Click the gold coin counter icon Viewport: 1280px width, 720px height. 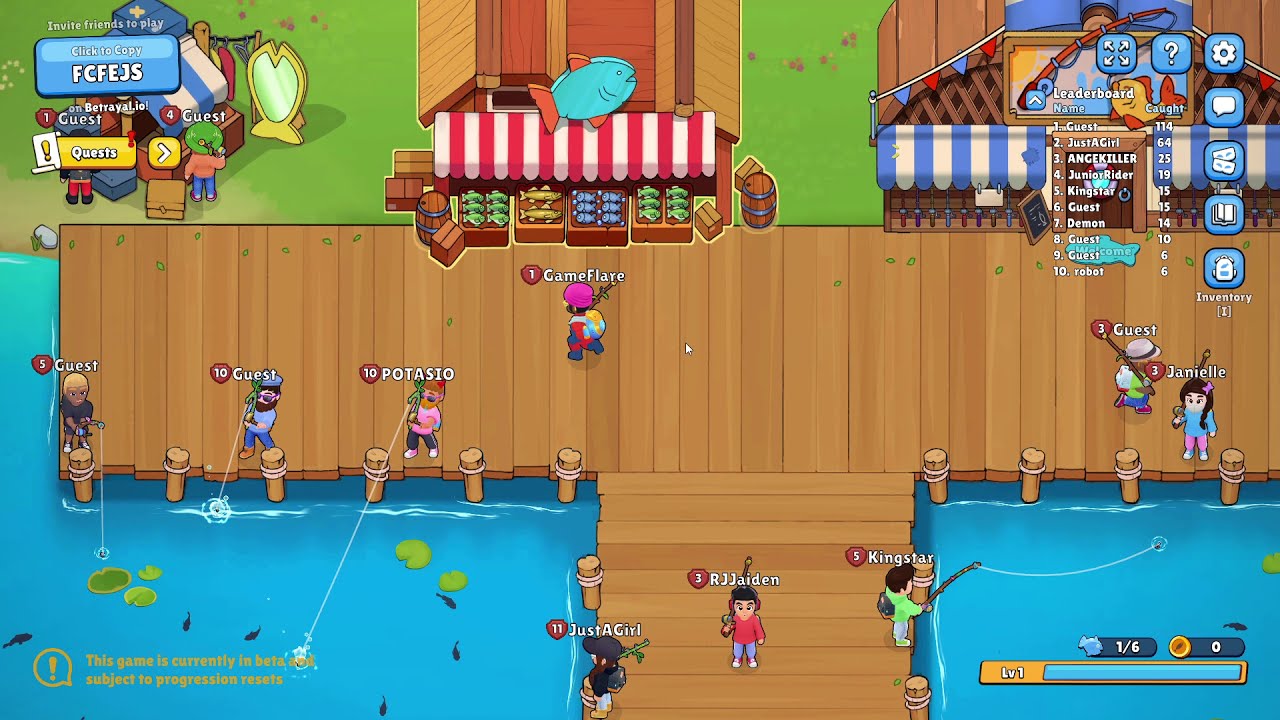point(1183,647)
